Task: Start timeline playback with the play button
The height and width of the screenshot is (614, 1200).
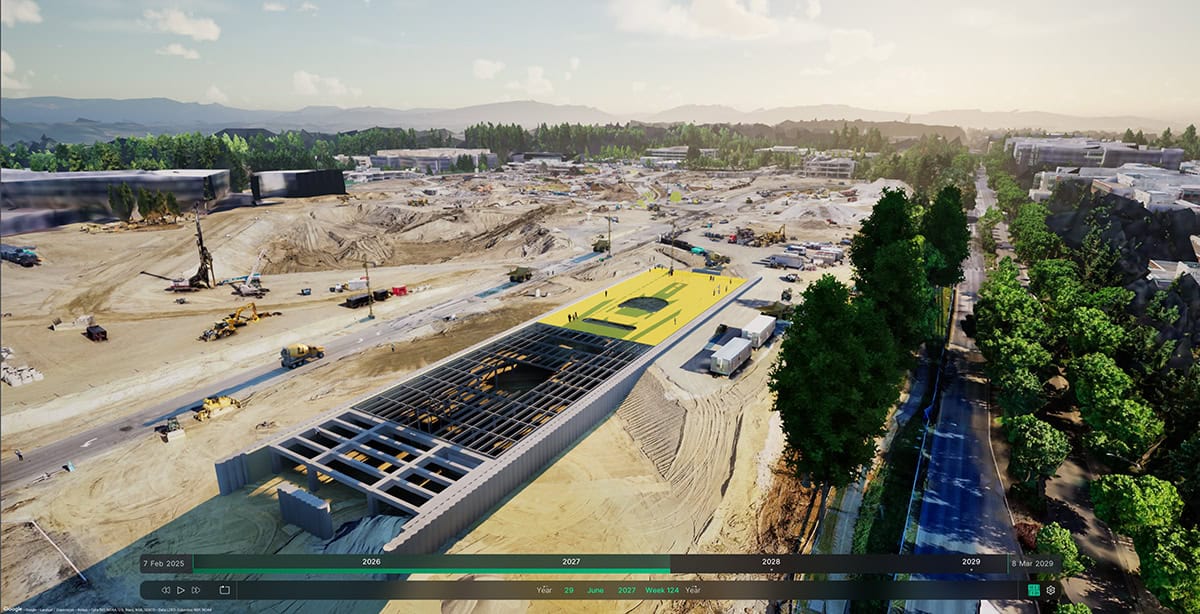Action: click(181, 590)
